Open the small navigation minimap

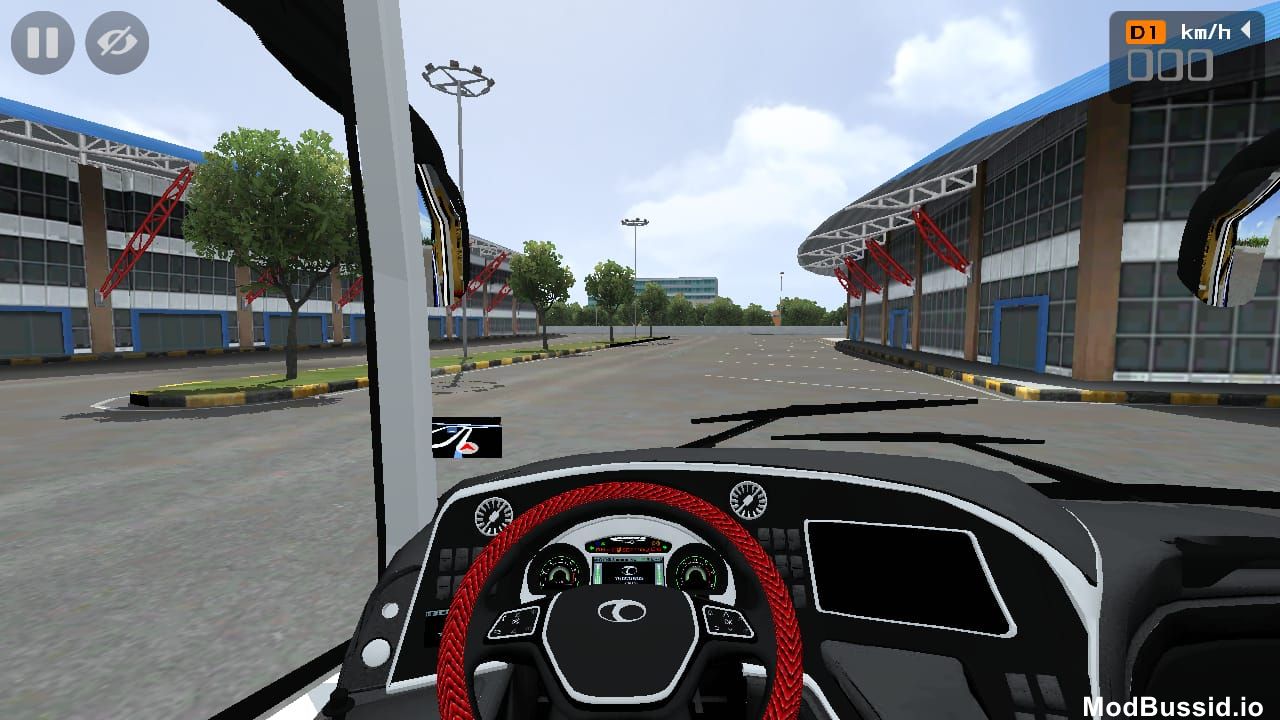pos(466,438)
